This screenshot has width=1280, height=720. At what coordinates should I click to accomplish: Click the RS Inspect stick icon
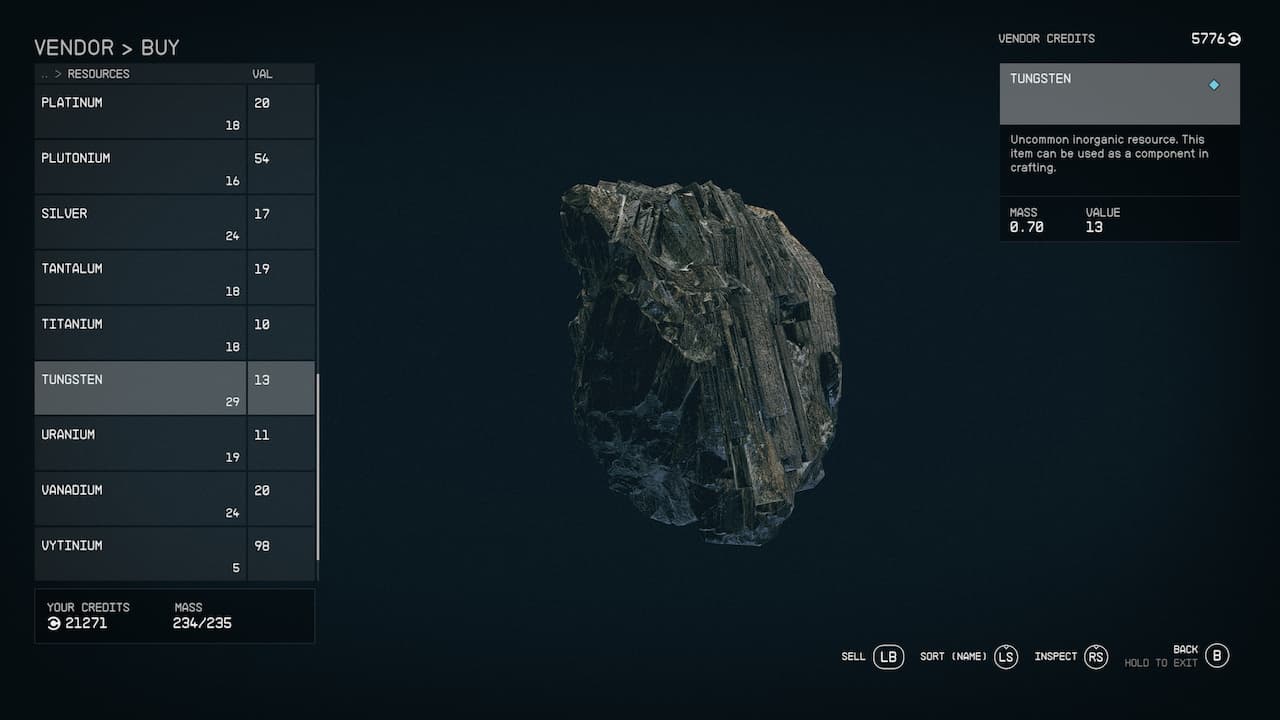pos(1095,657)
